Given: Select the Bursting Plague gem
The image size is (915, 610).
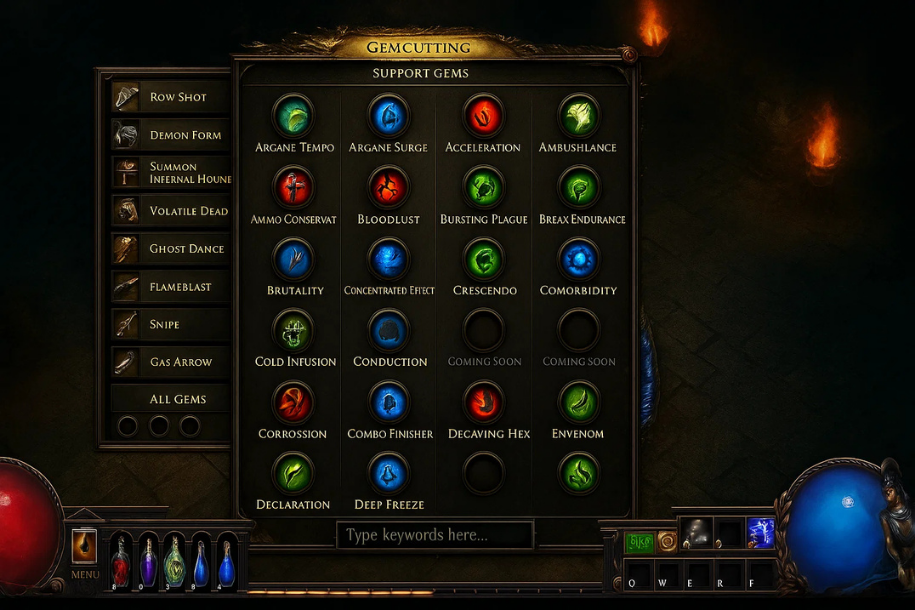Looking at the screenshot, I should tap(483, 187).
